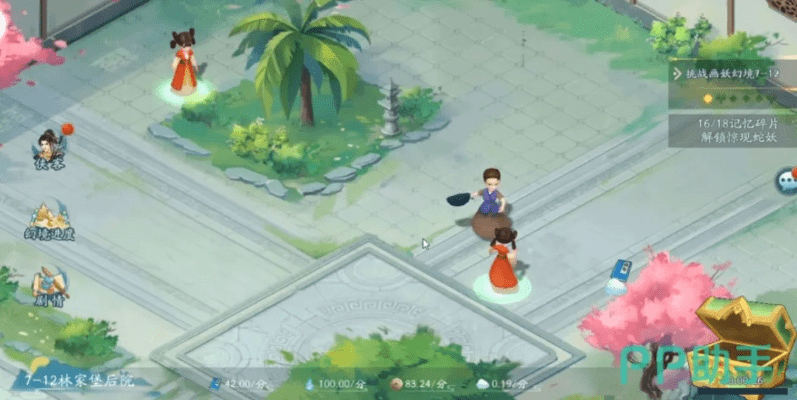The image size is (797, 400).
Task: Open the chat speech bubble
Action: [x=787, y=181]
